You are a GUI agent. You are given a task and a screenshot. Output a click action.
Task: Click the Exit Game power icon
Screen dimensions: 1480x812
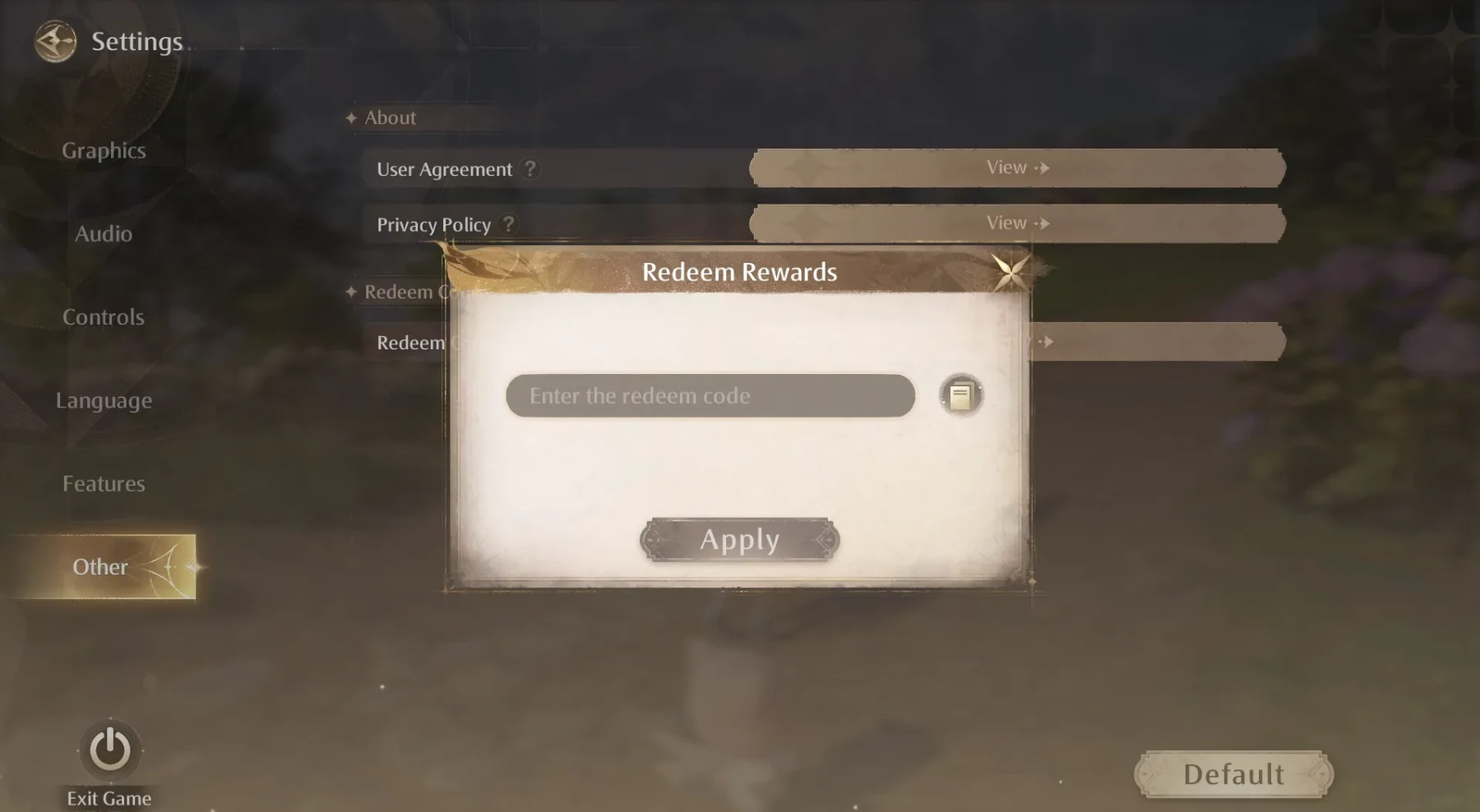click(109, 750)
